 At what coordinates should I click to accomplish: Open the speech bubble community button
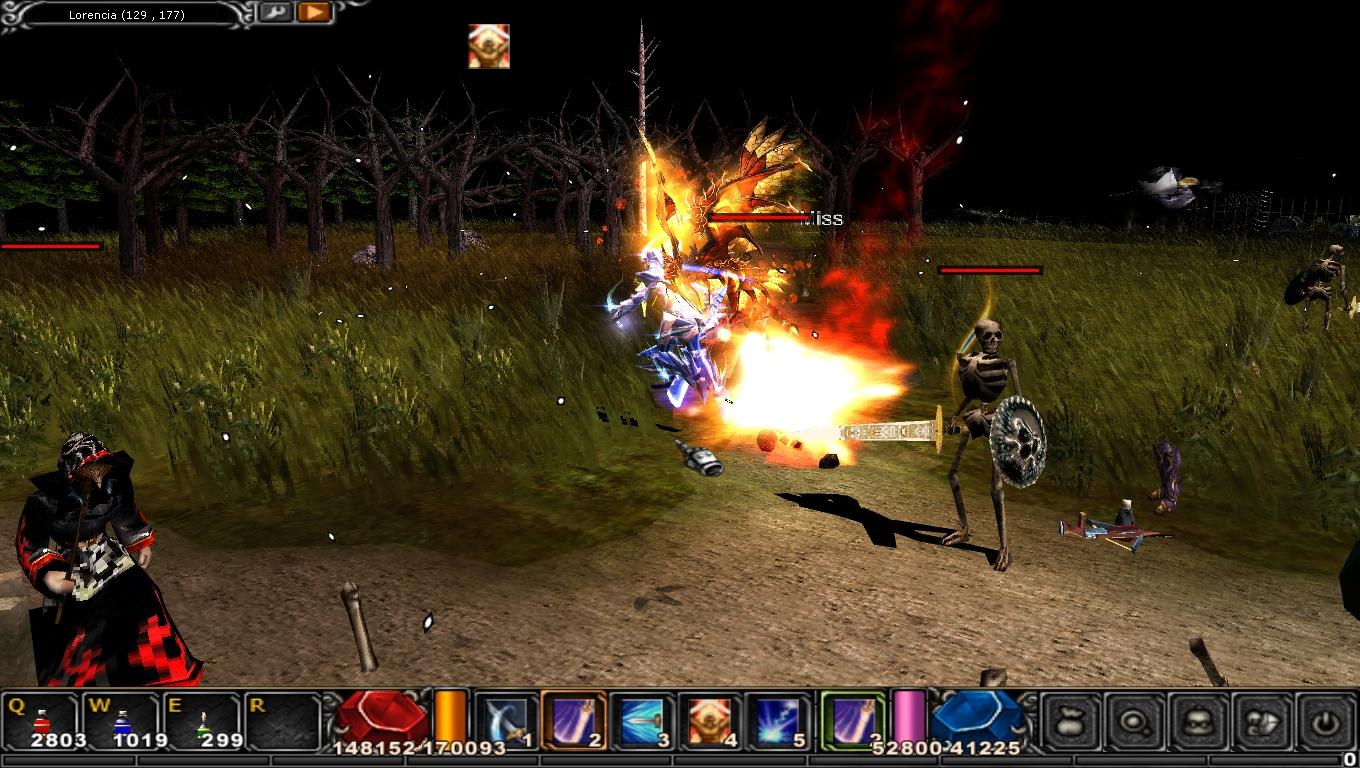[x=1263, y=720]
